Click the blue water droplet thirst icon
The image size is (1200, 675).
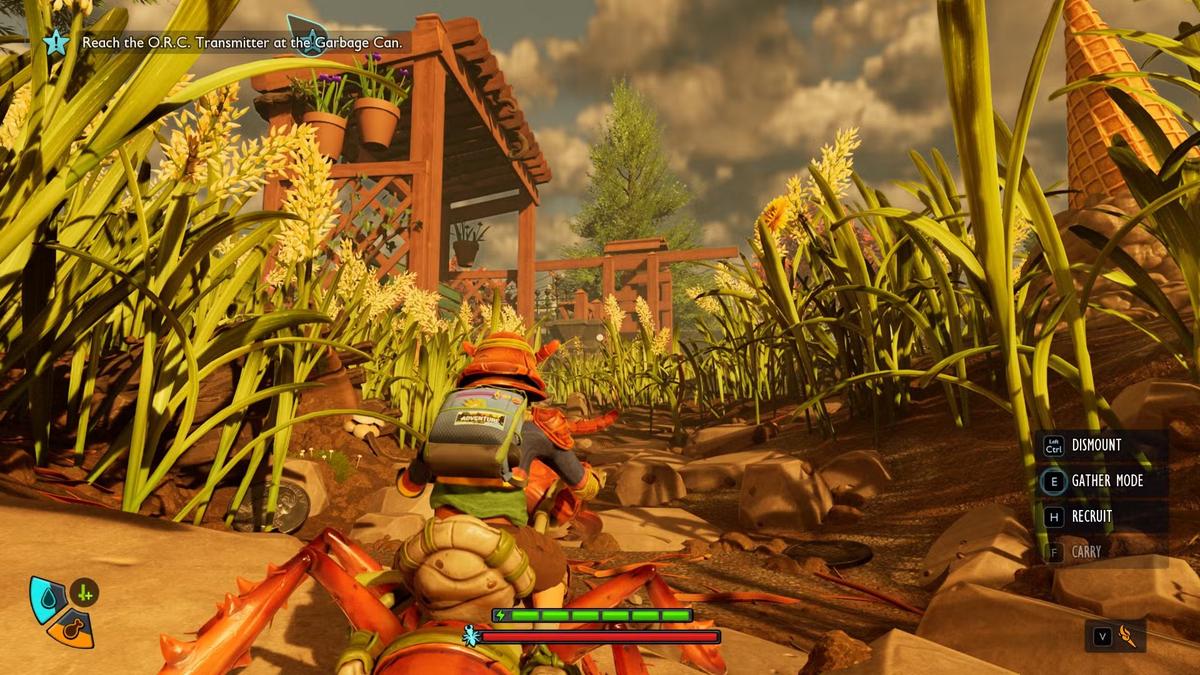pyautogui.click(x=46, y=597)
